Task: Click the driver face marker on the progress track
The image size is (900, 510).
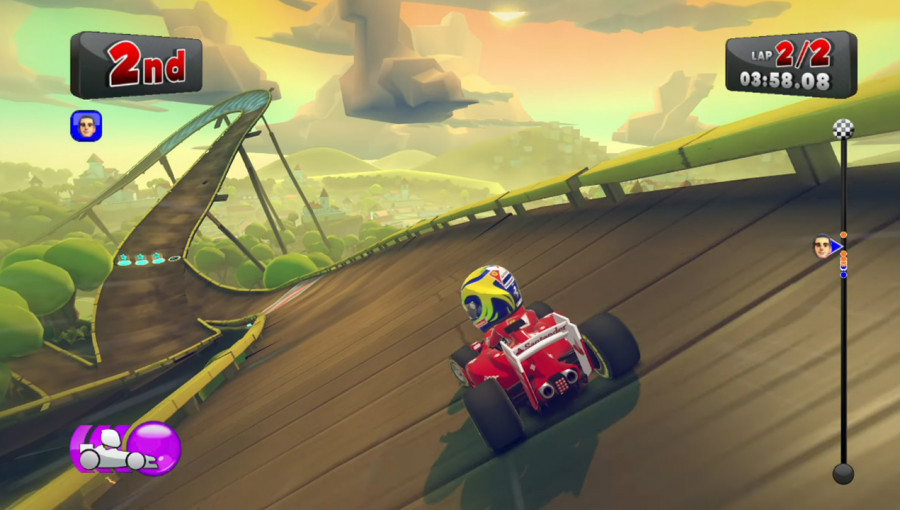Action: (824, 247)
